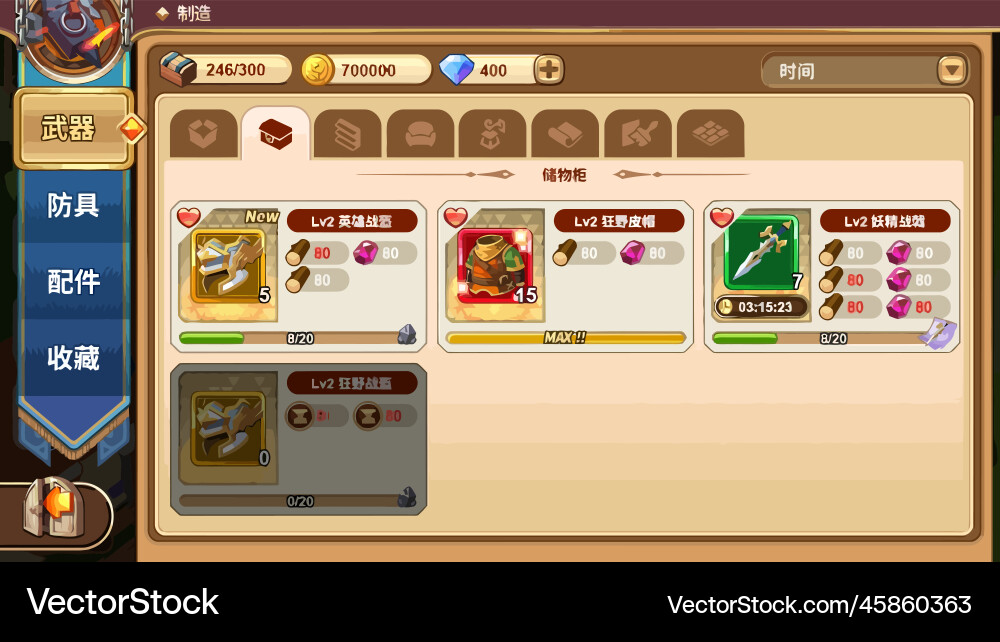This screenshot has width=1000, height=642.
Task: Select the treasure chest storage tab
Action: coord(275,134)
